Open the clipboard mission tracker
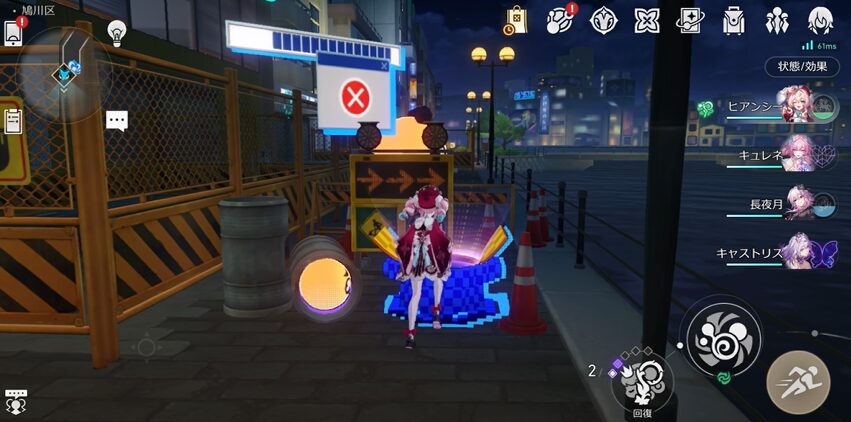Viewport: 851px width, 422px height. pos(13,121)
